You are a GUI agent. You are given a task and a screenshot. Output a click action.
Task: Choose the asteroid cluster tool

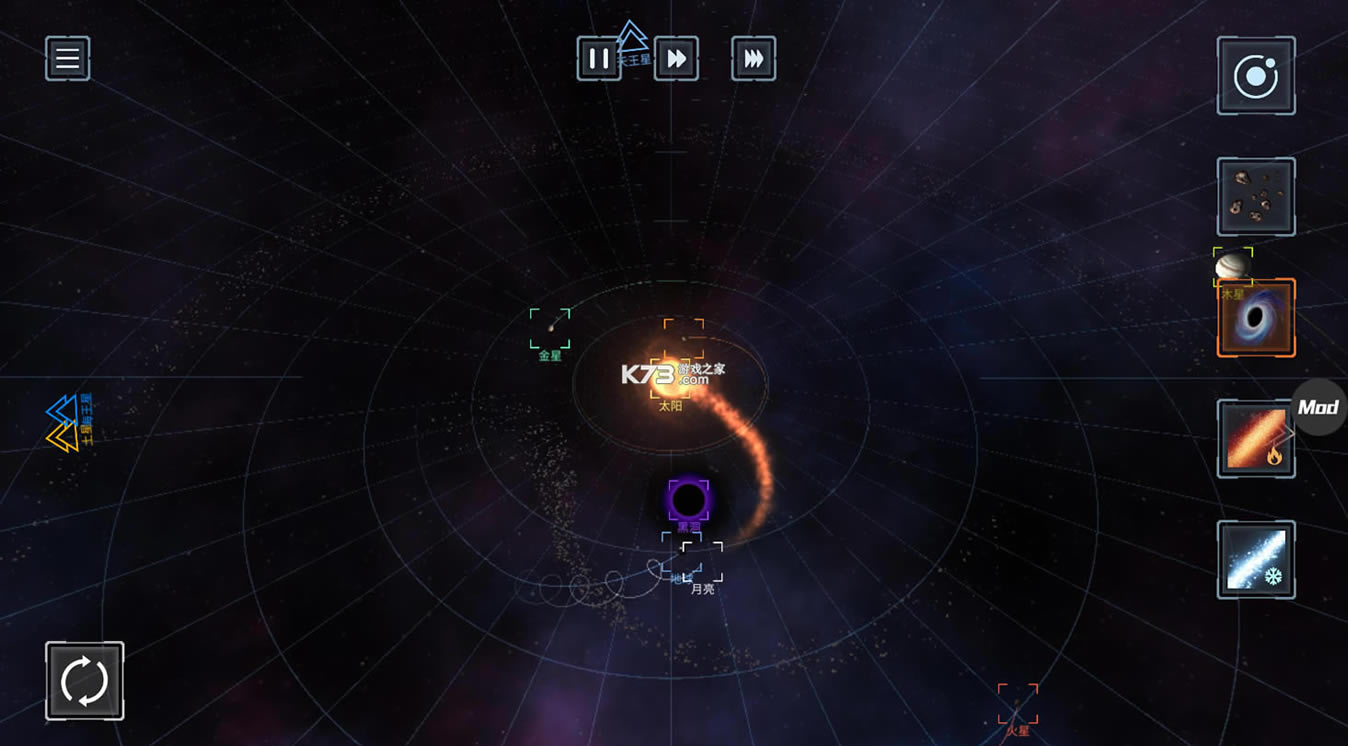[1256, 197]
